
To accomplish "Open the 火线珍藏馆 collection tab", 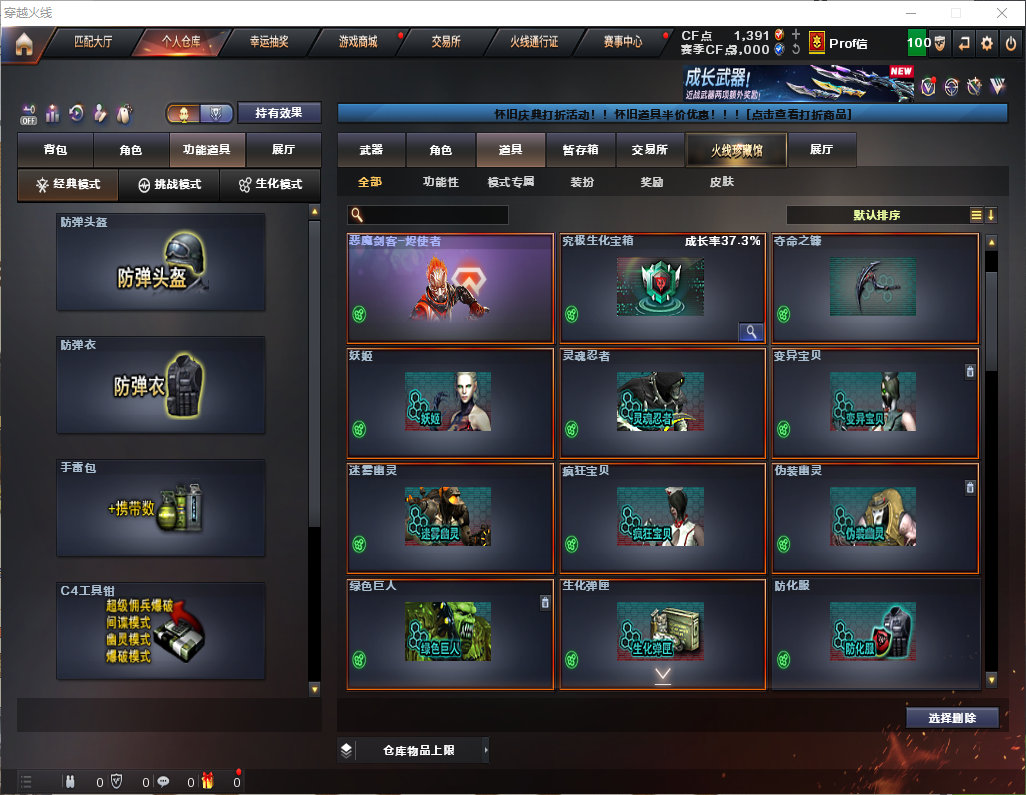I will click(x=736, y=150).
